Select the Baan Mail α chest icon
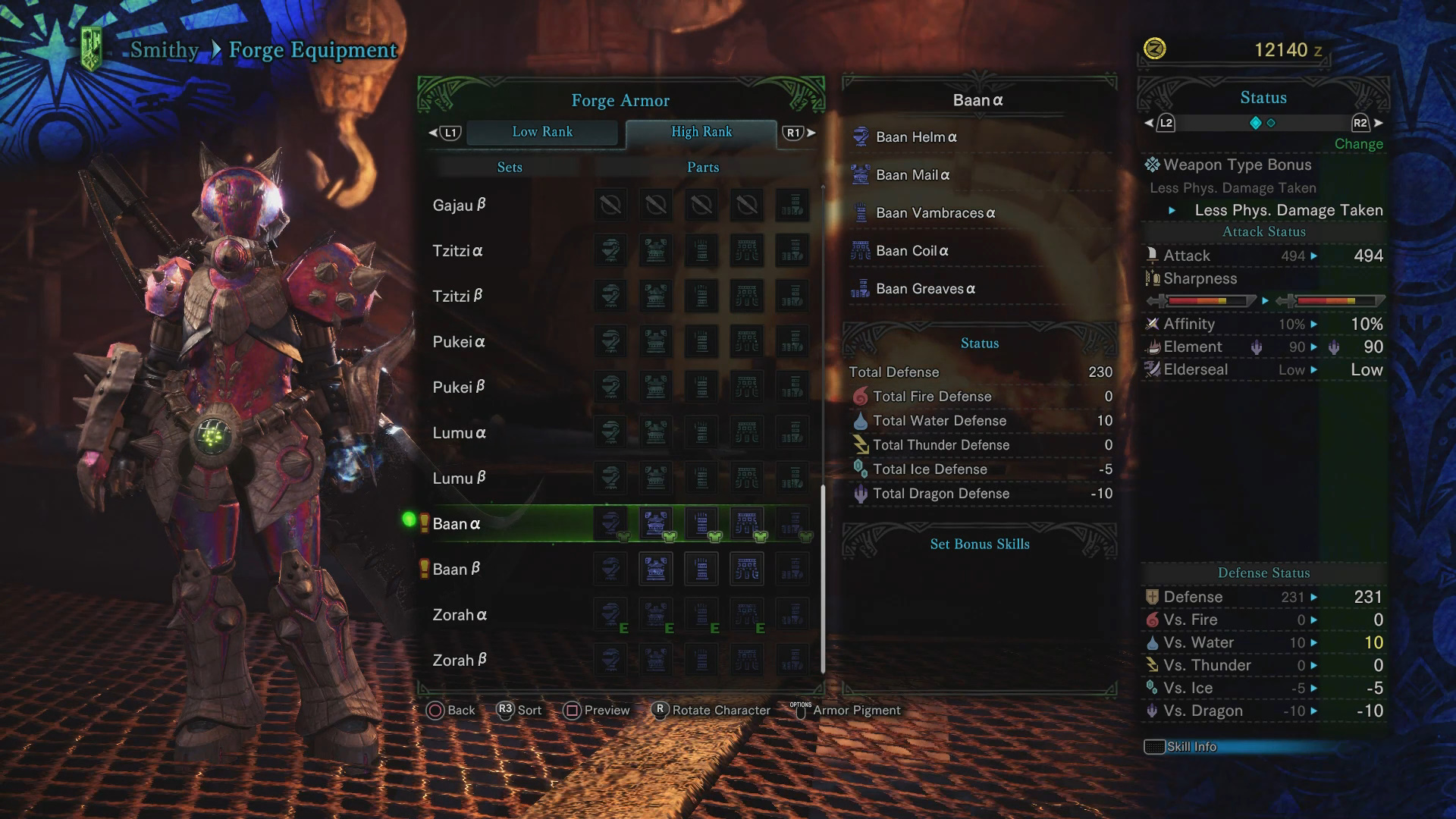Screen dimensions: 1456x819 point(861,175)
